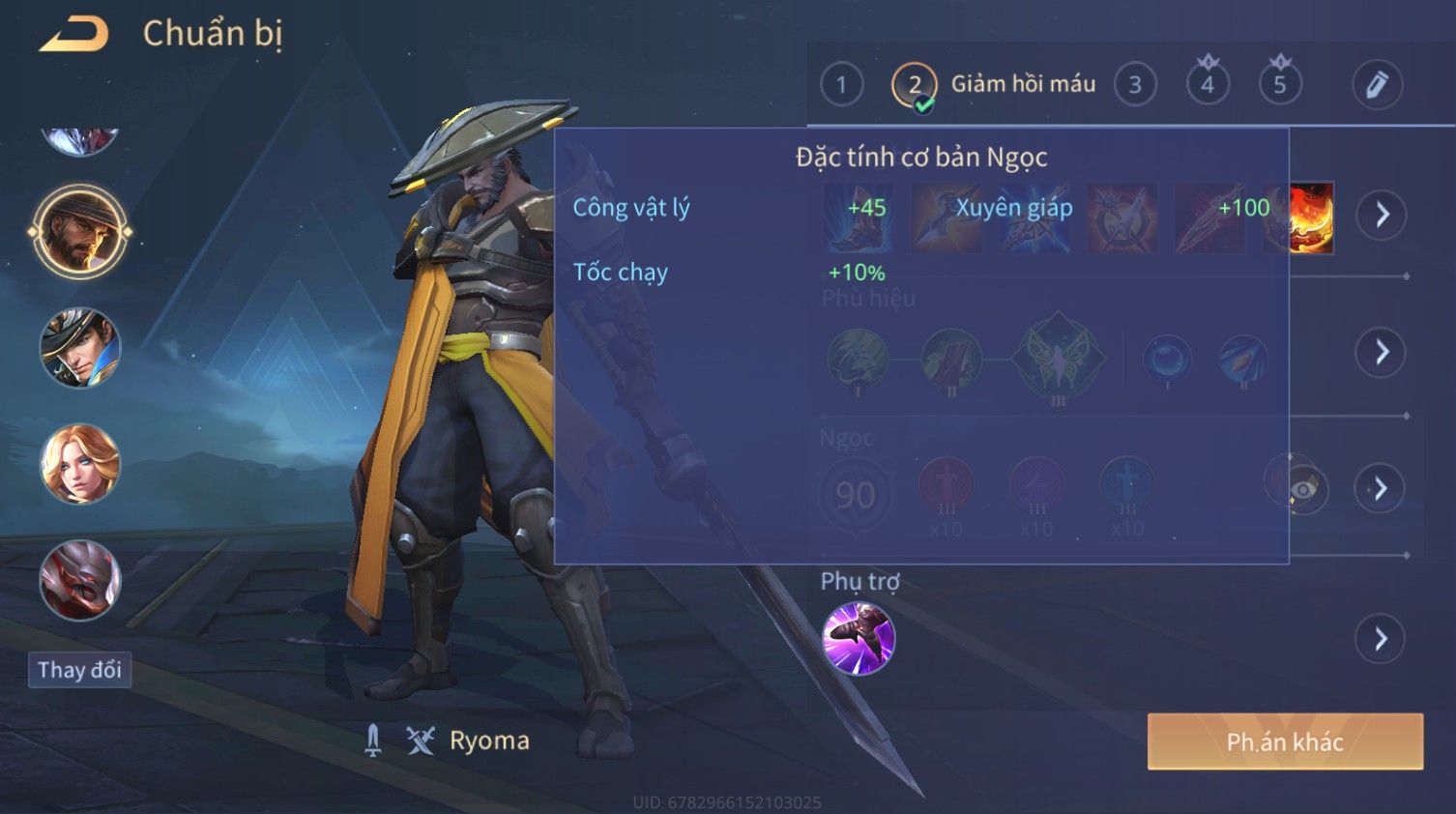The width and height of the screenshot is (1456, 814).
Task: Pick the hat-wearing gunslinger hero portrait
Action: [79, 348]
